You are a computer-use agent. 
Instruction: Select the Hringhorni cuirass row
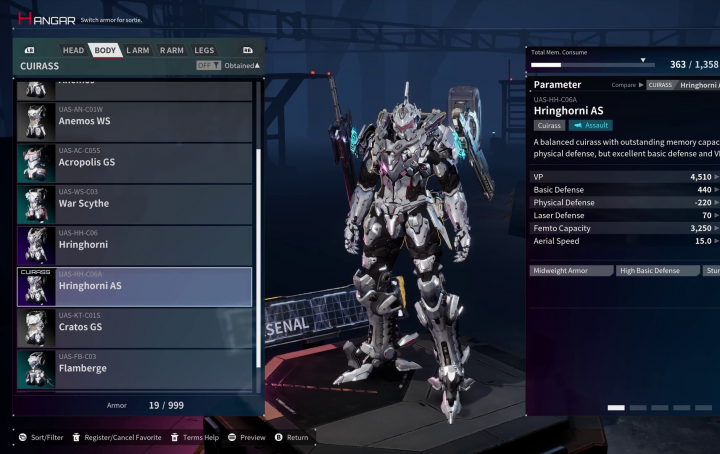[134, 244]
